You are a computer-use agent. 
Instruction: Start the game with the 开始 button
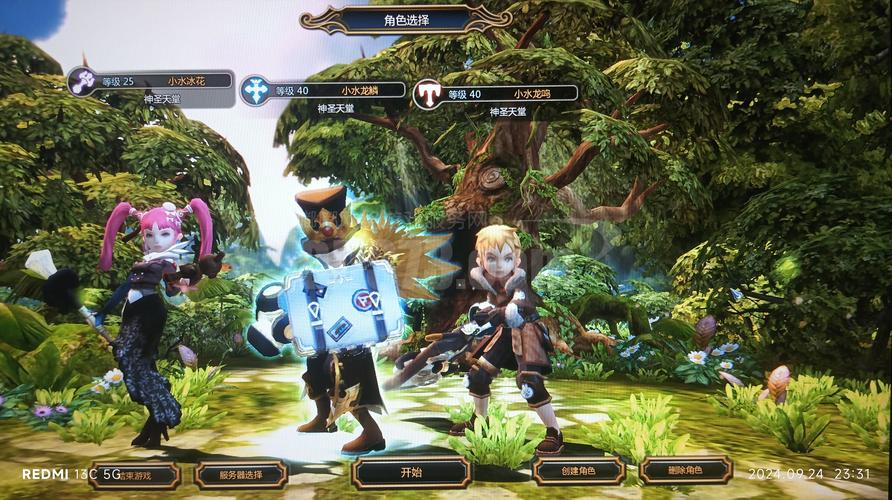coord(411,472)
